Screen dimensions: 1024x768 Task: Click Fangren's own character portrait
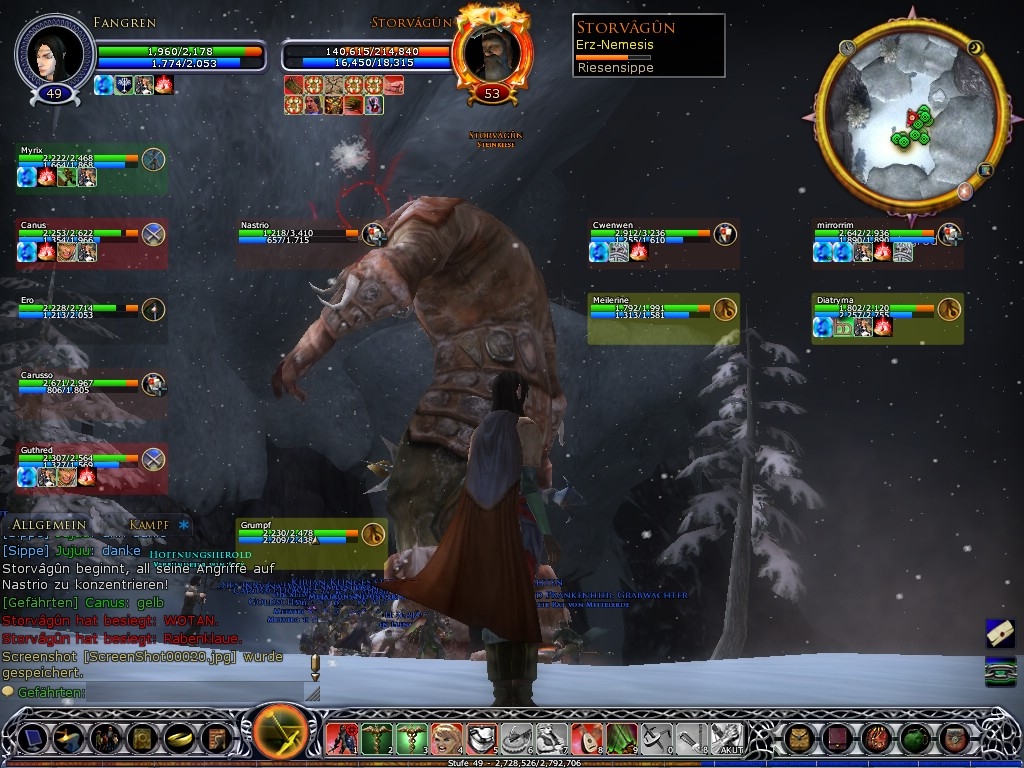(55, 51)
